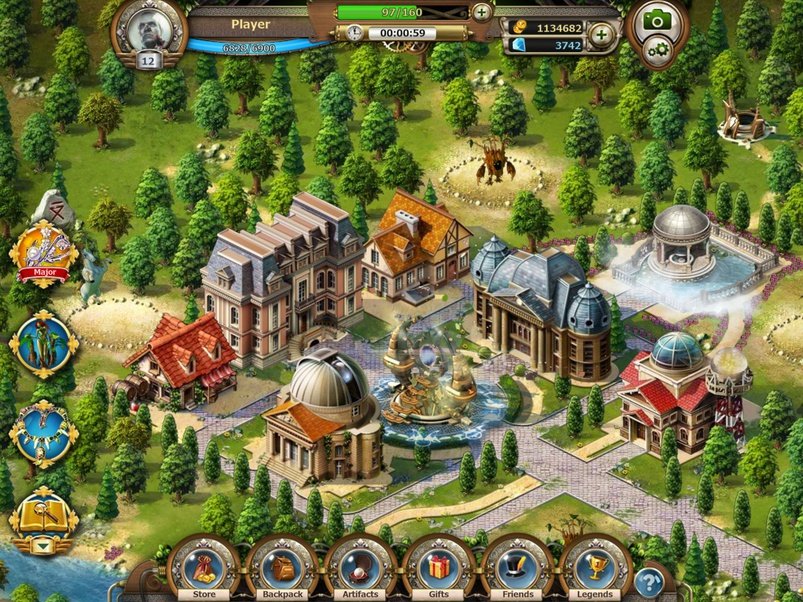Expand the arrow below the quest book
The height and width of the screenshot is (602, 803).
pyautogui.click(x=43, y=547)
